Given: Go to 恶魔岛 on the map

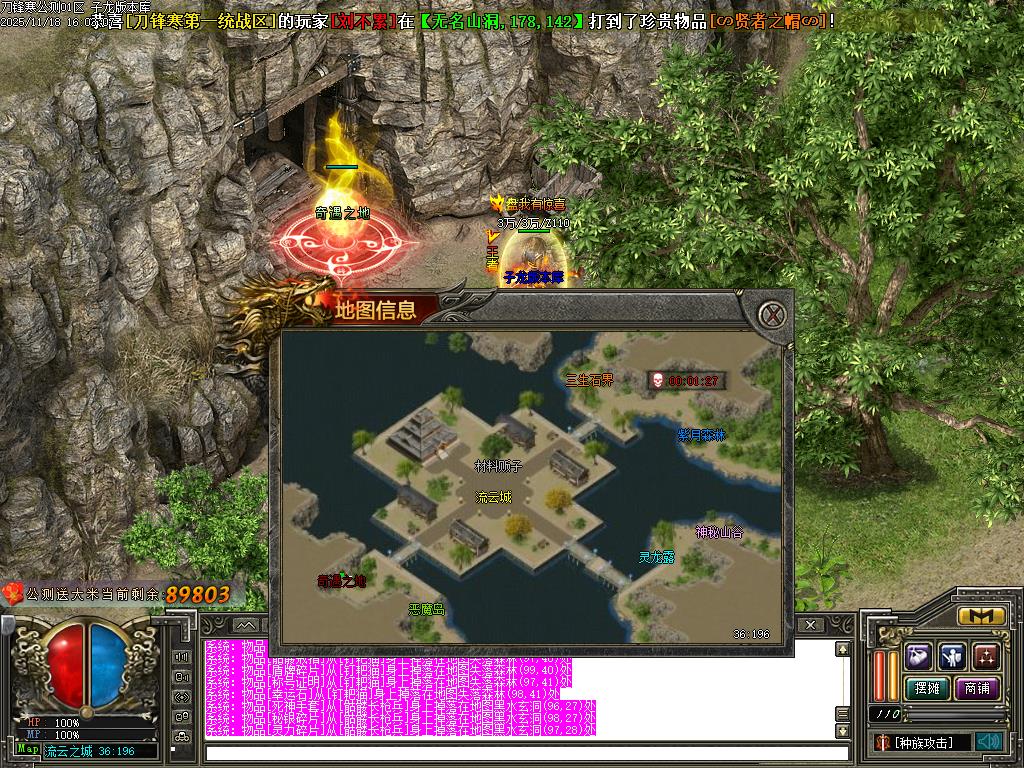Looking at the screenshot, I should (426, 608).
